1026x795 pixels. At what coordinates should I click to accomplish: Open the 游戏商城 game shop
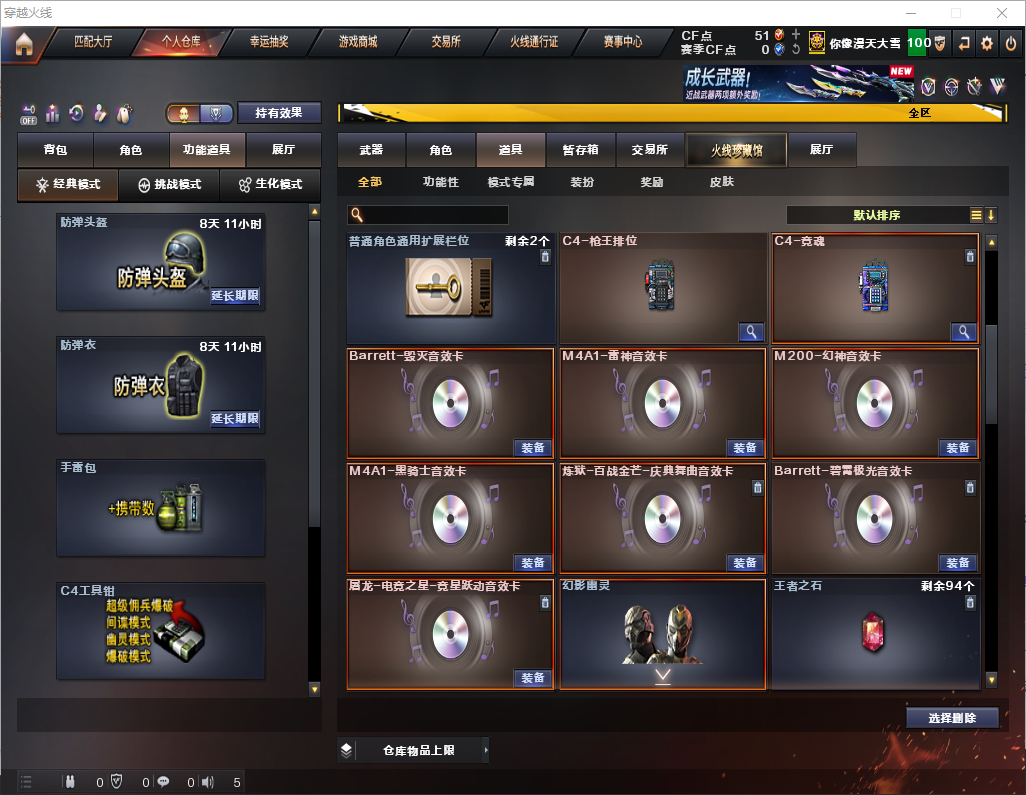tap(358, 43)
